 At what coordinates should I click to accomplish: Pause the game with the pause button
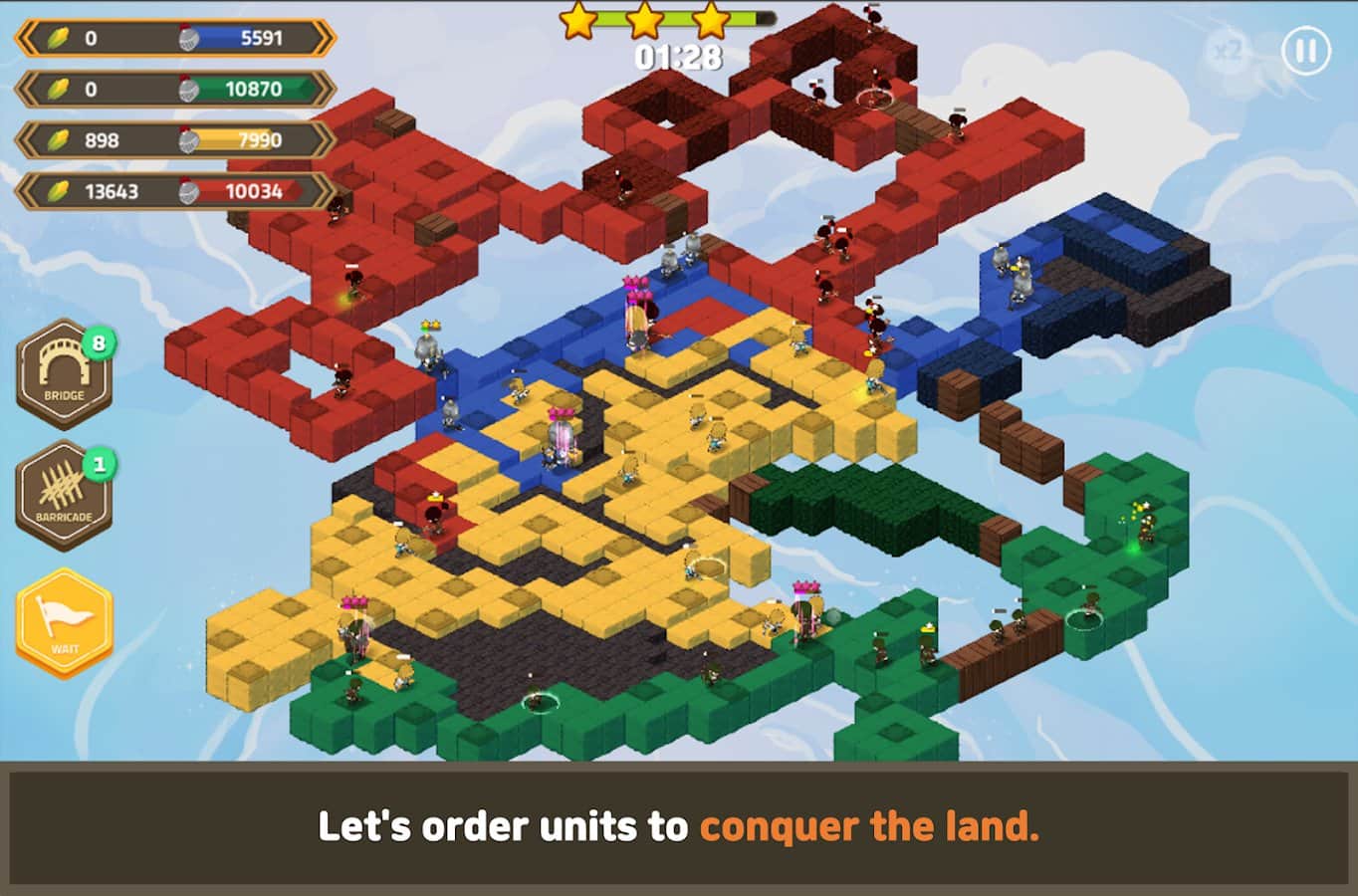click(1305, 50)
